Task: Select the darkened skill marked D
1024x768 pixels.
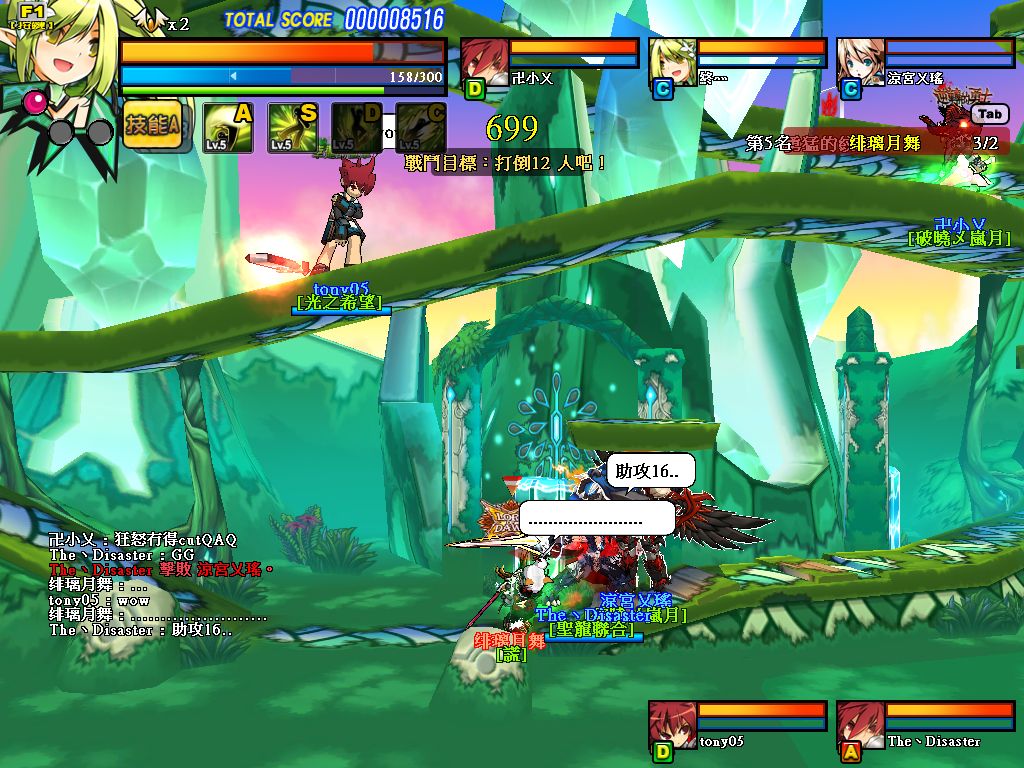Action: [x=357, y=128]
